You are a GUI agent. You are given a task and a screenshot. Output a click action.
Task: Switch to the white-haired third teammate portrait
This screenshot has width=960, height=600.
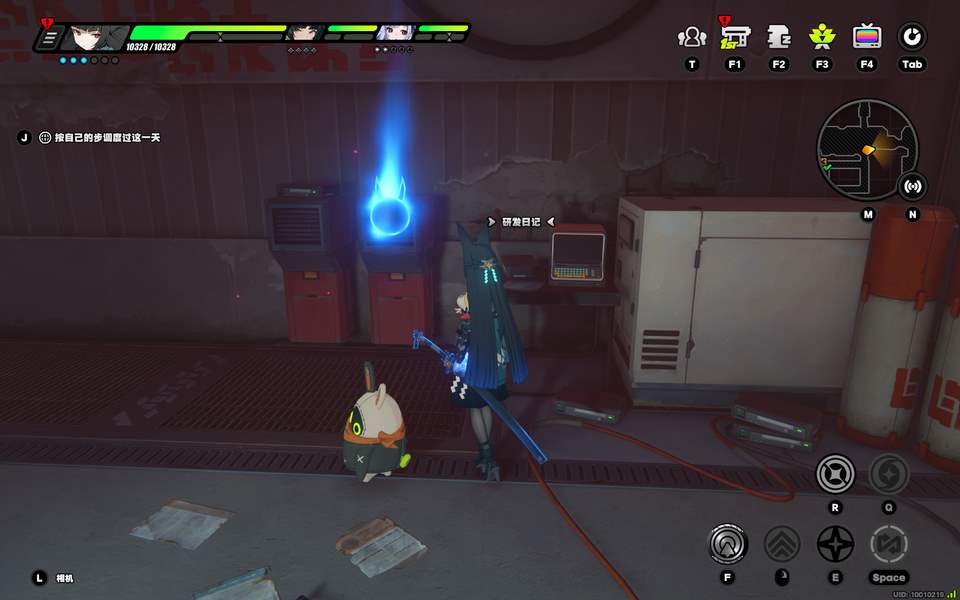[394, 33]
